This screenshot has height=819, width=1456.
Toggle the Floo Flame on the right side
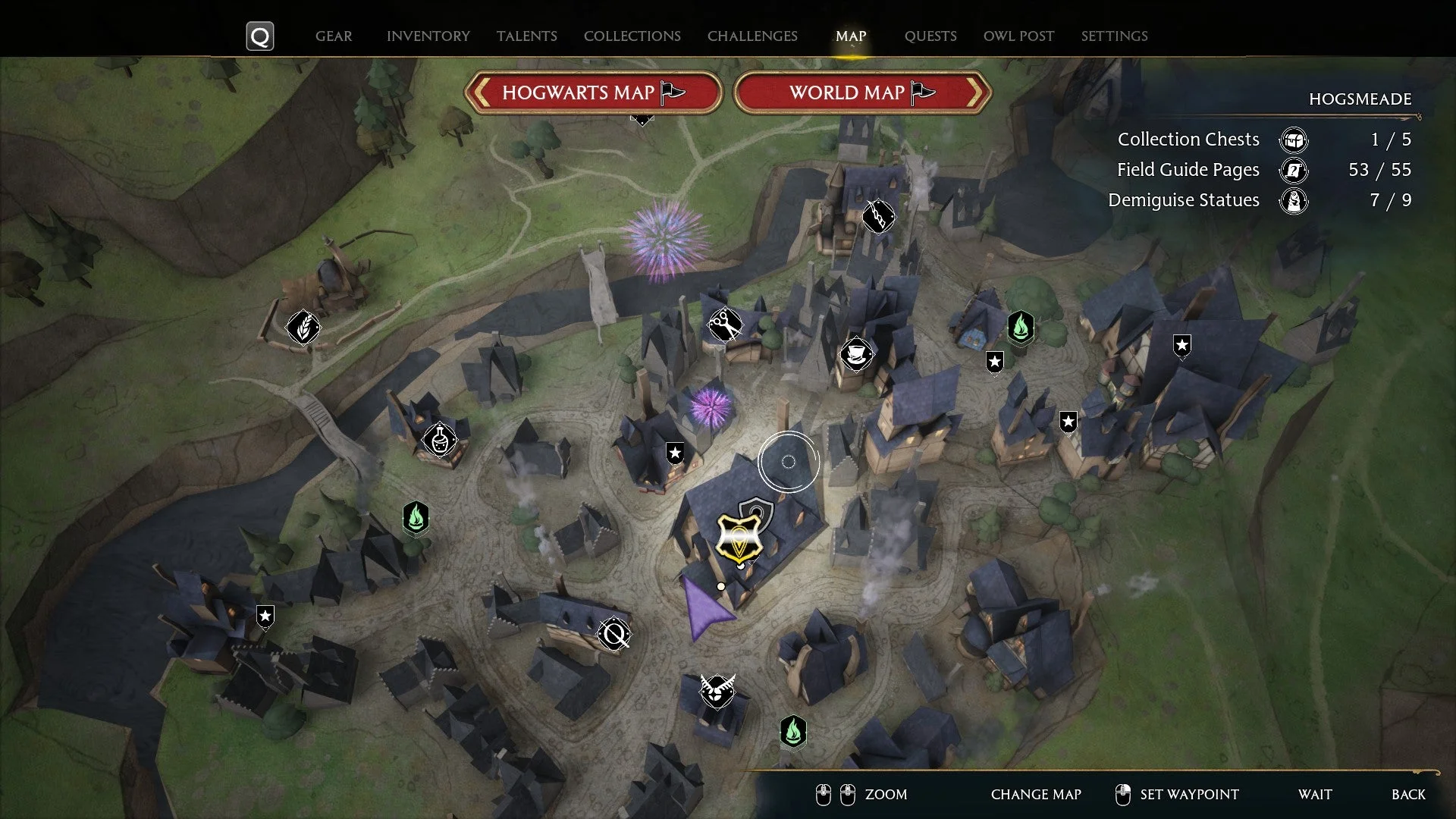[x=1021, y=328]
